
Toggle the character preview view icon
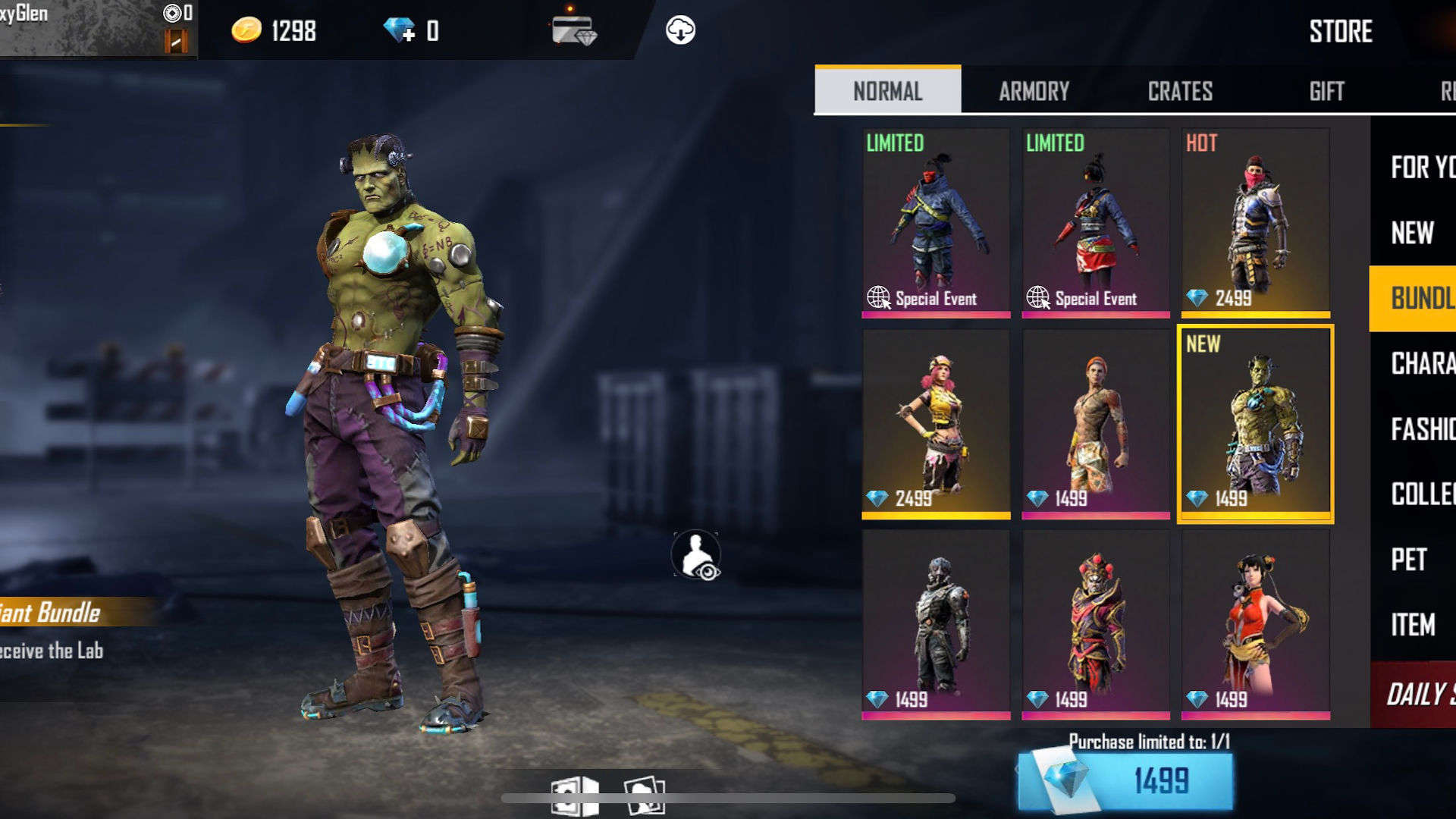pos(695,556)
